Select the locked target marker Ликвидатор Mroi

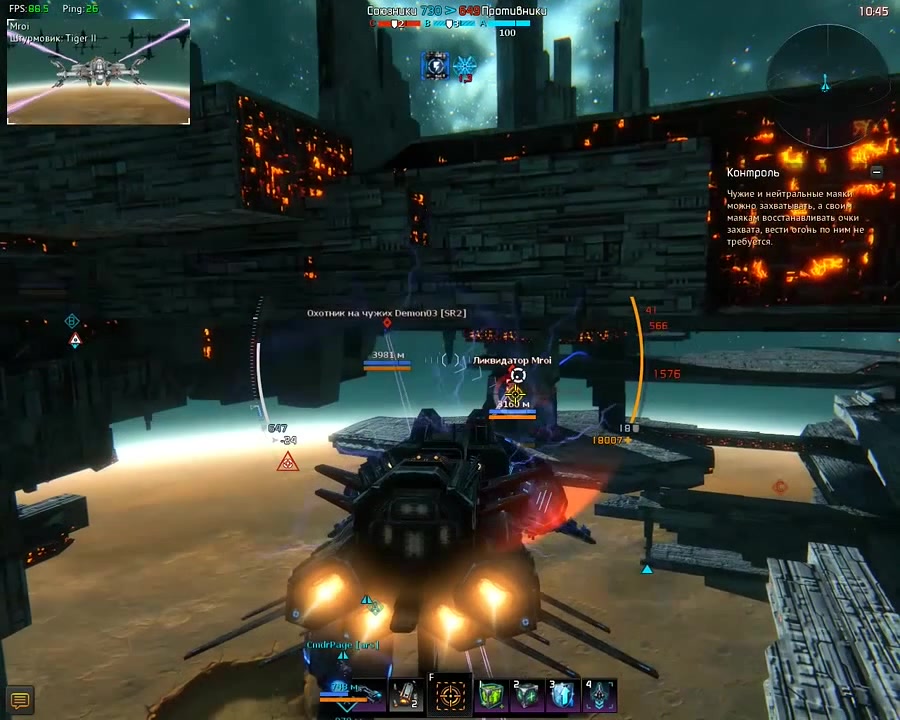(x=516, y=376)
